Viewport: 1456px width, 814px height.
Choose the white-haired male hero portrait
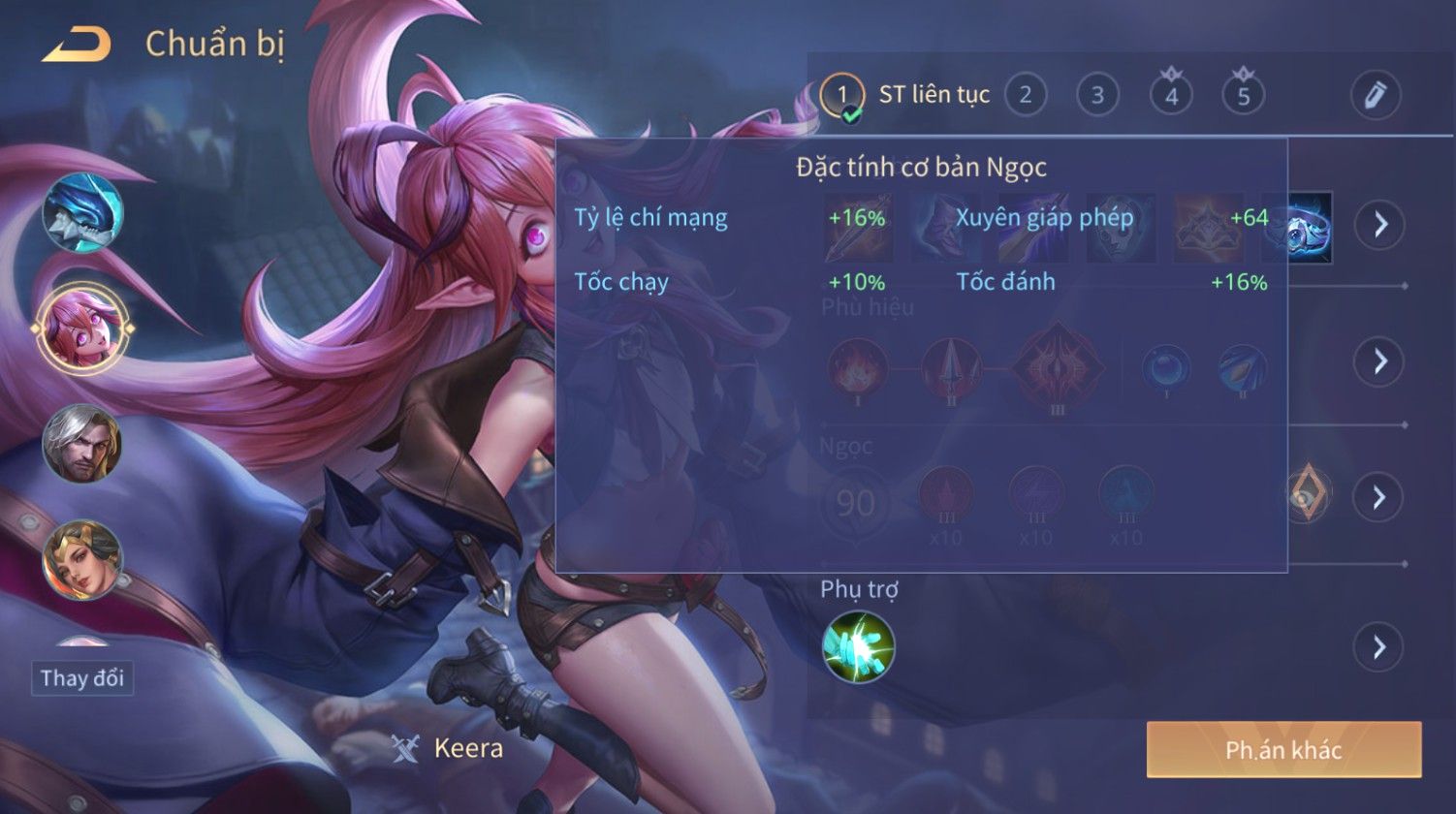(82, 444)
